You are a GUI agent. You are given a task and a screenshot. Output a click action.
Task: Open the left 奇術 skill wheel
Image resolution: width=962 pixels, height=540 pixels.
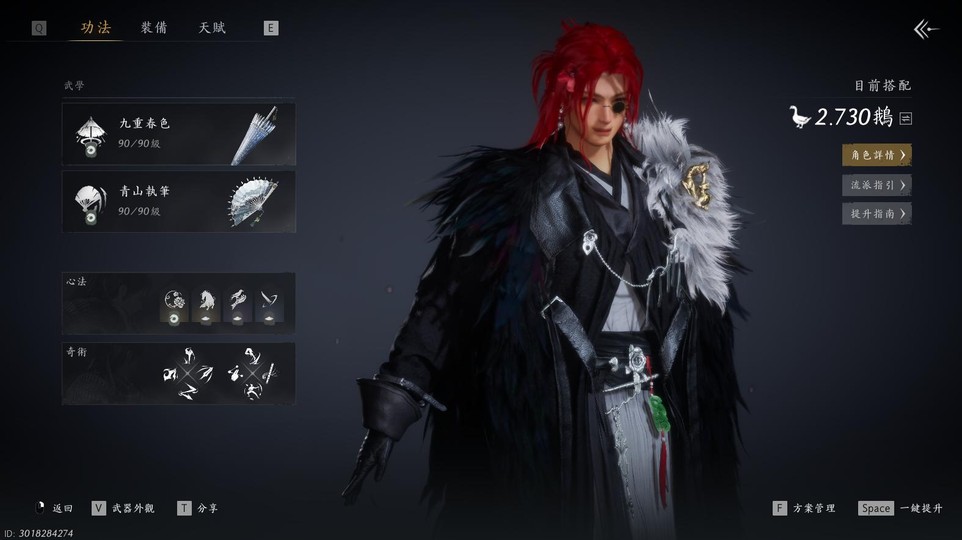(188, 374)
